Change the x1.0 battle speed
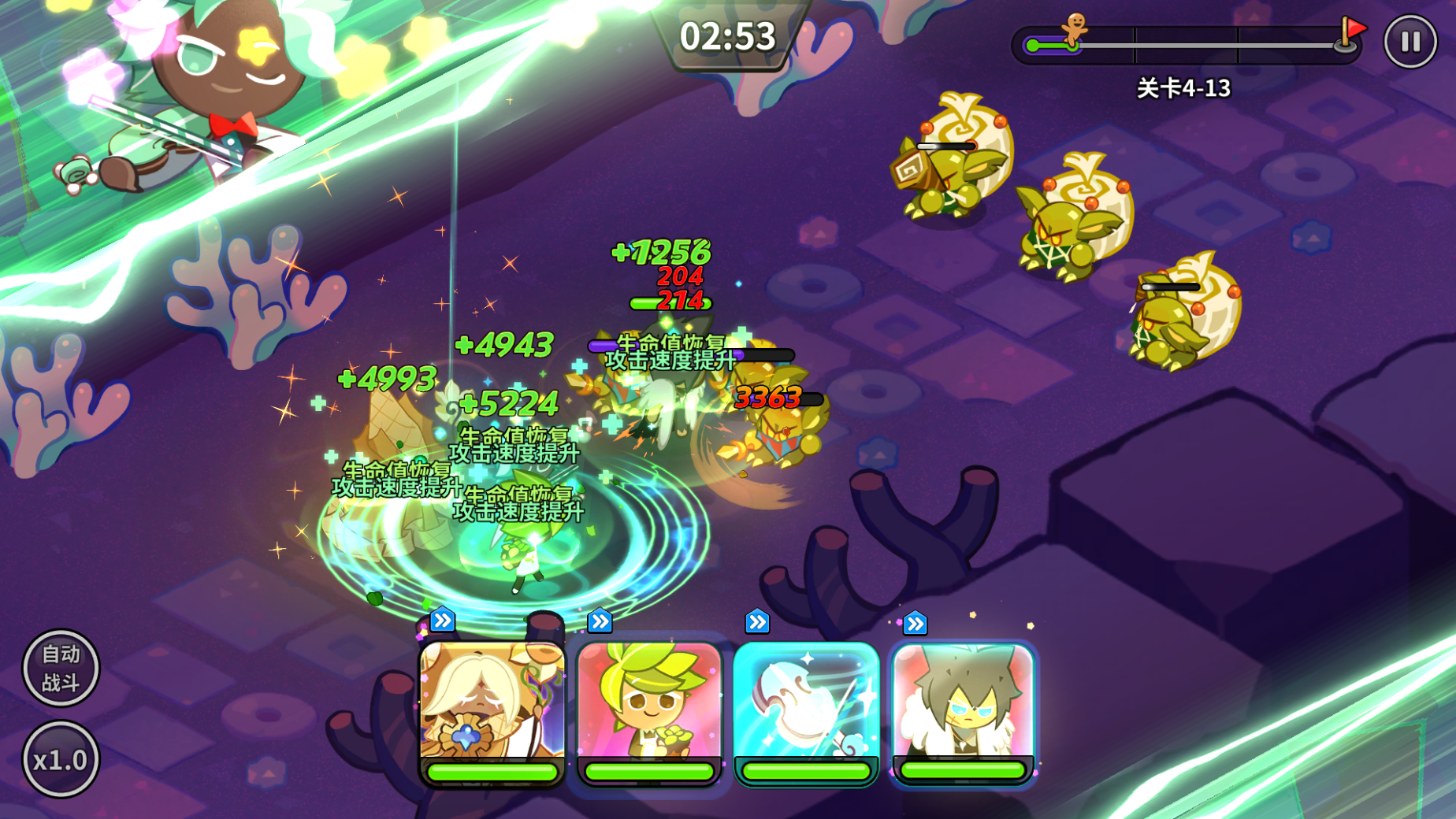Screen dimensions: 1456x819 pyautogui.click(x=61, y=760)
